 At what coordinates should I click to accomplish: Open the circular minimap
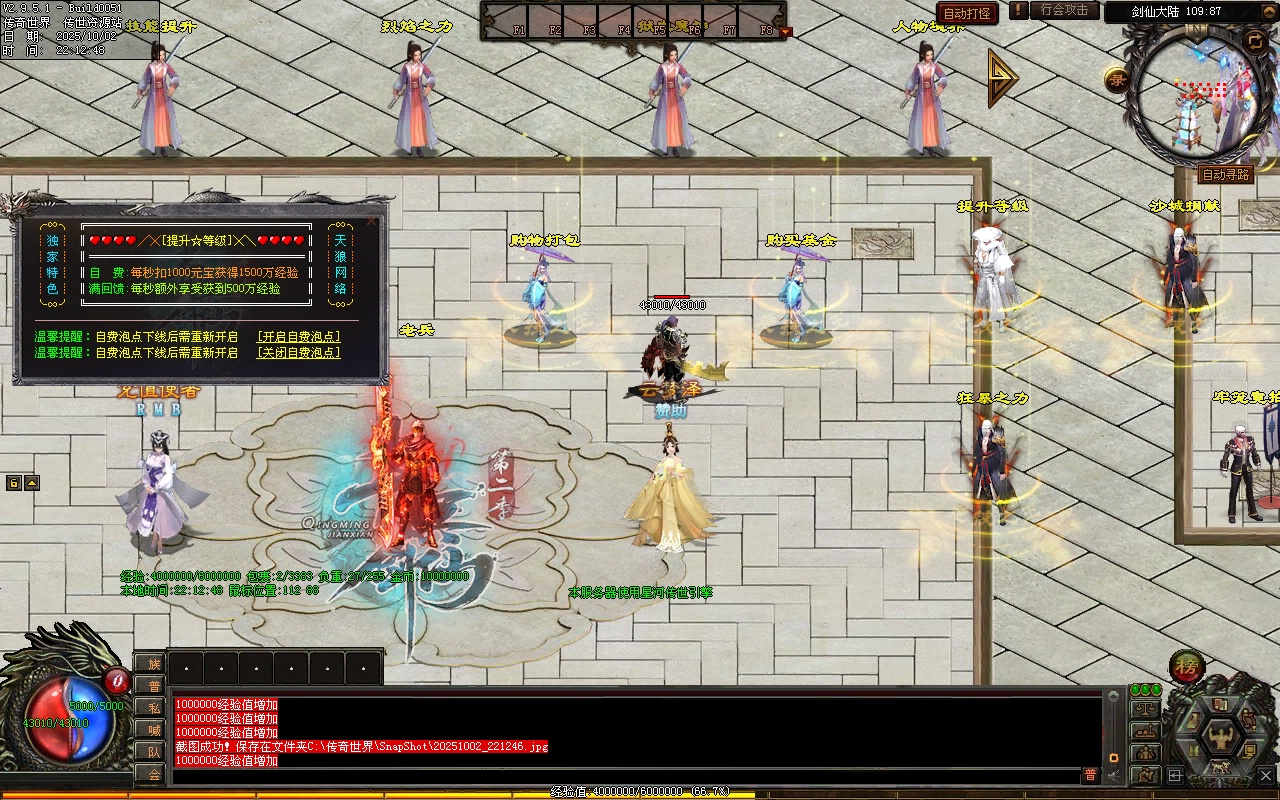[1200, 90]
